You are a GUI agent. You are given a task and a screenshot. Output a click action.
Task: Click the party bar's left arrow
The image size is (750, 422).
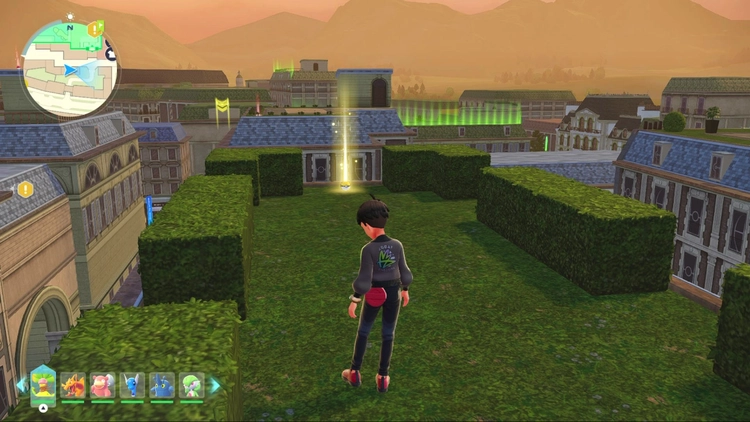click(20, 385)
